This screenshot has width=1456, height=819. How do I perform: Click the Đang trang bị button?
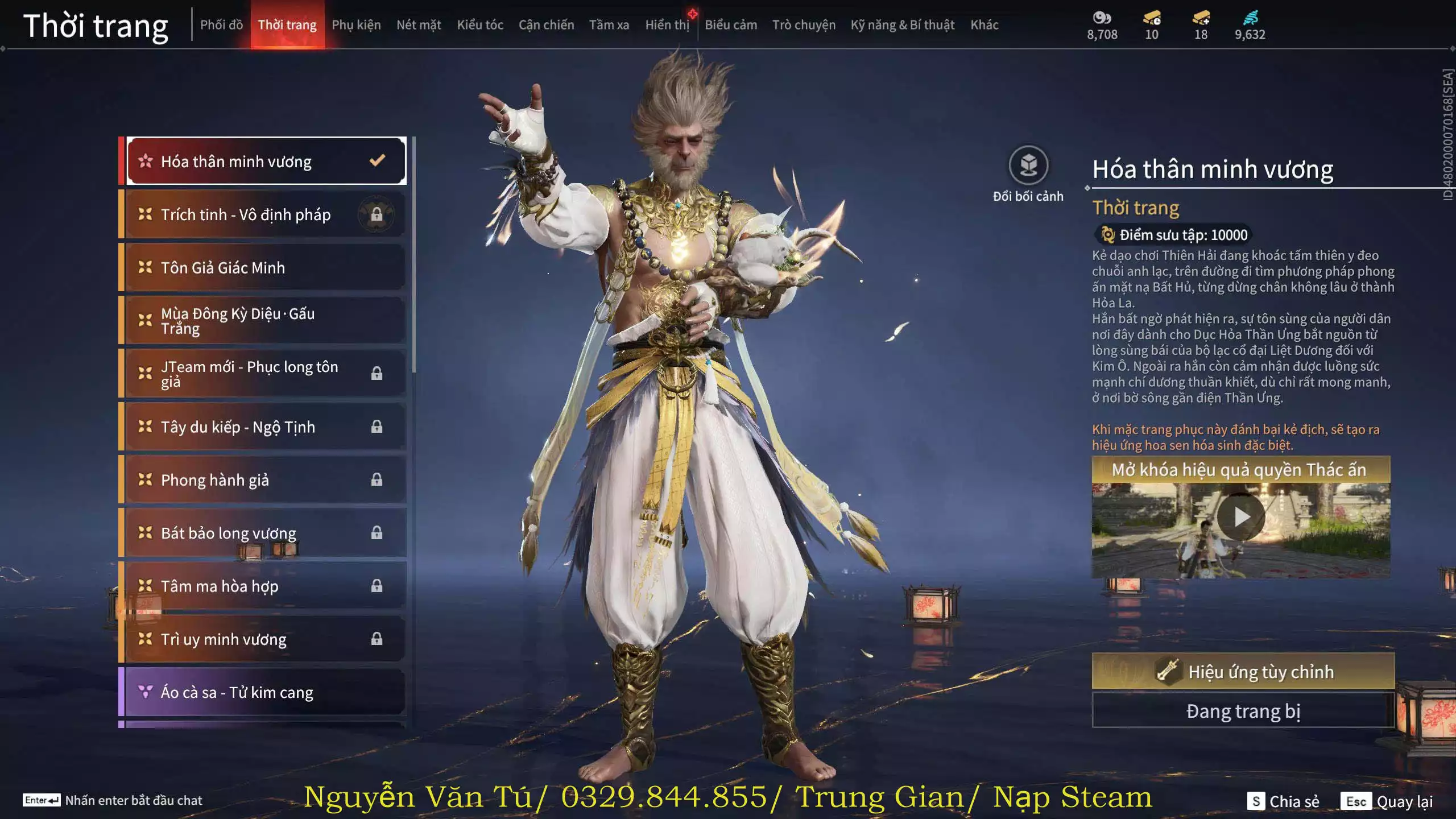1243,711
